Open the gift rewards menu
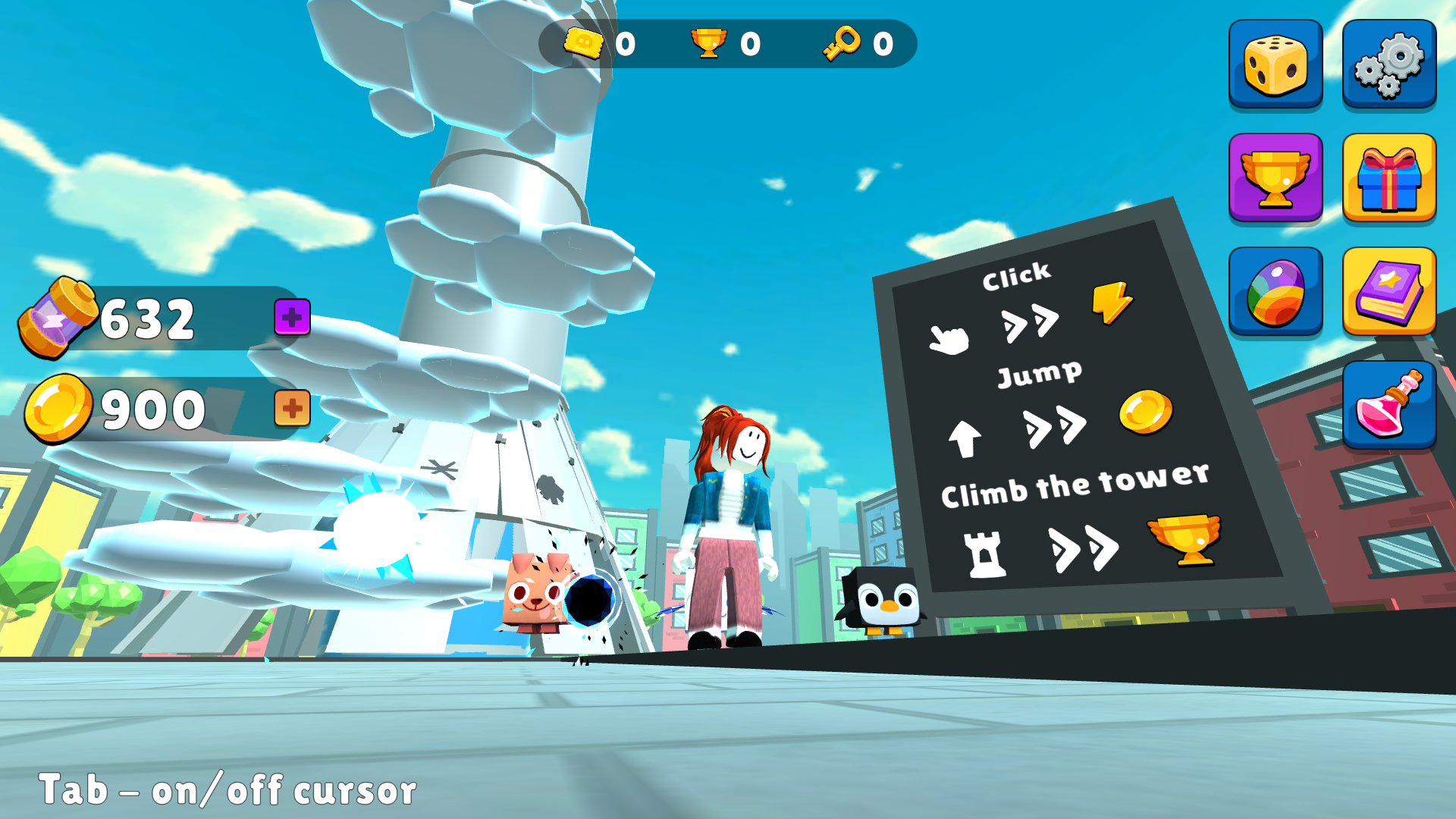This screenshot has height=819, width=1456. (1389, 180)
